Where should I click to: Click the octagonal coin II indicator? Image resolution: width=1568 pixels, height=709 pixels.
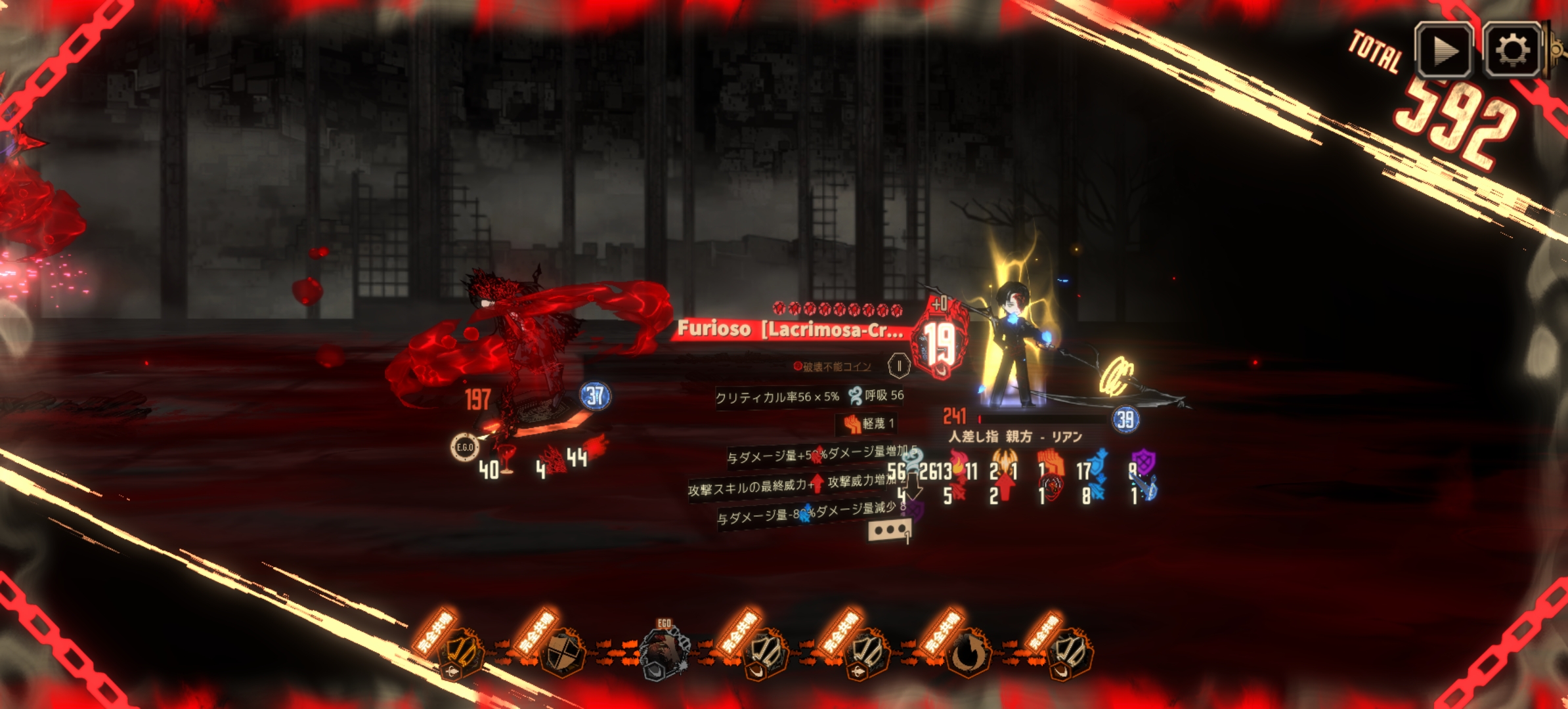point(899,366)
